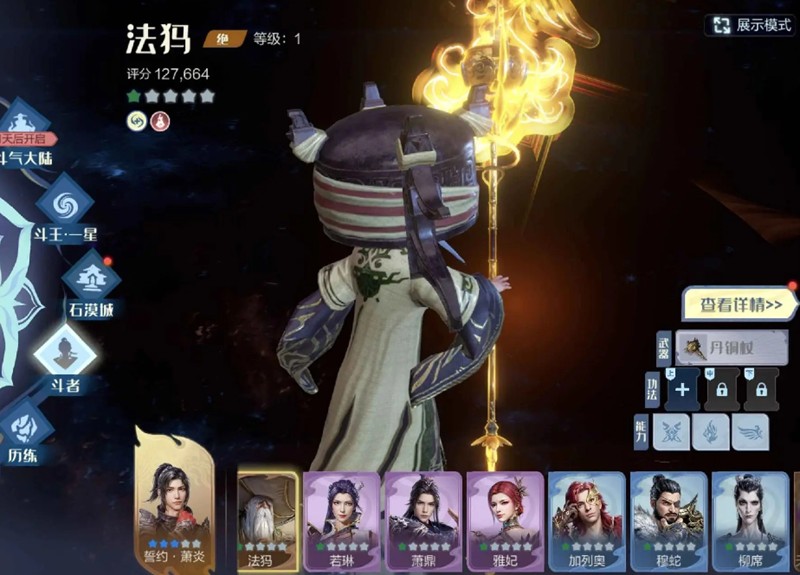
Task: View the crossed-wings ability icon
Action: [671, 432]
